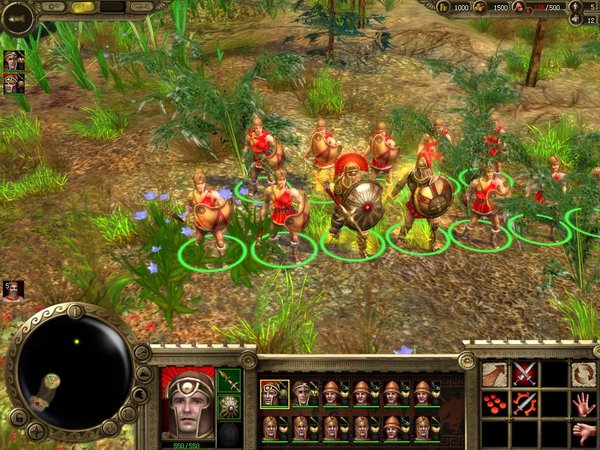Click the green sword item beside hero portrait
The height and width of the screenshot is (450, 600).
point(229,381)
